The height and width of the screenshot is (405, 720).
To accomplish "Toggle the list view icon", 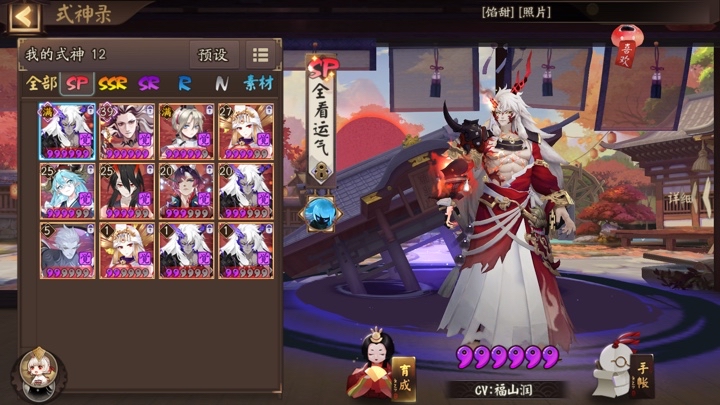I will pos(260,55).
